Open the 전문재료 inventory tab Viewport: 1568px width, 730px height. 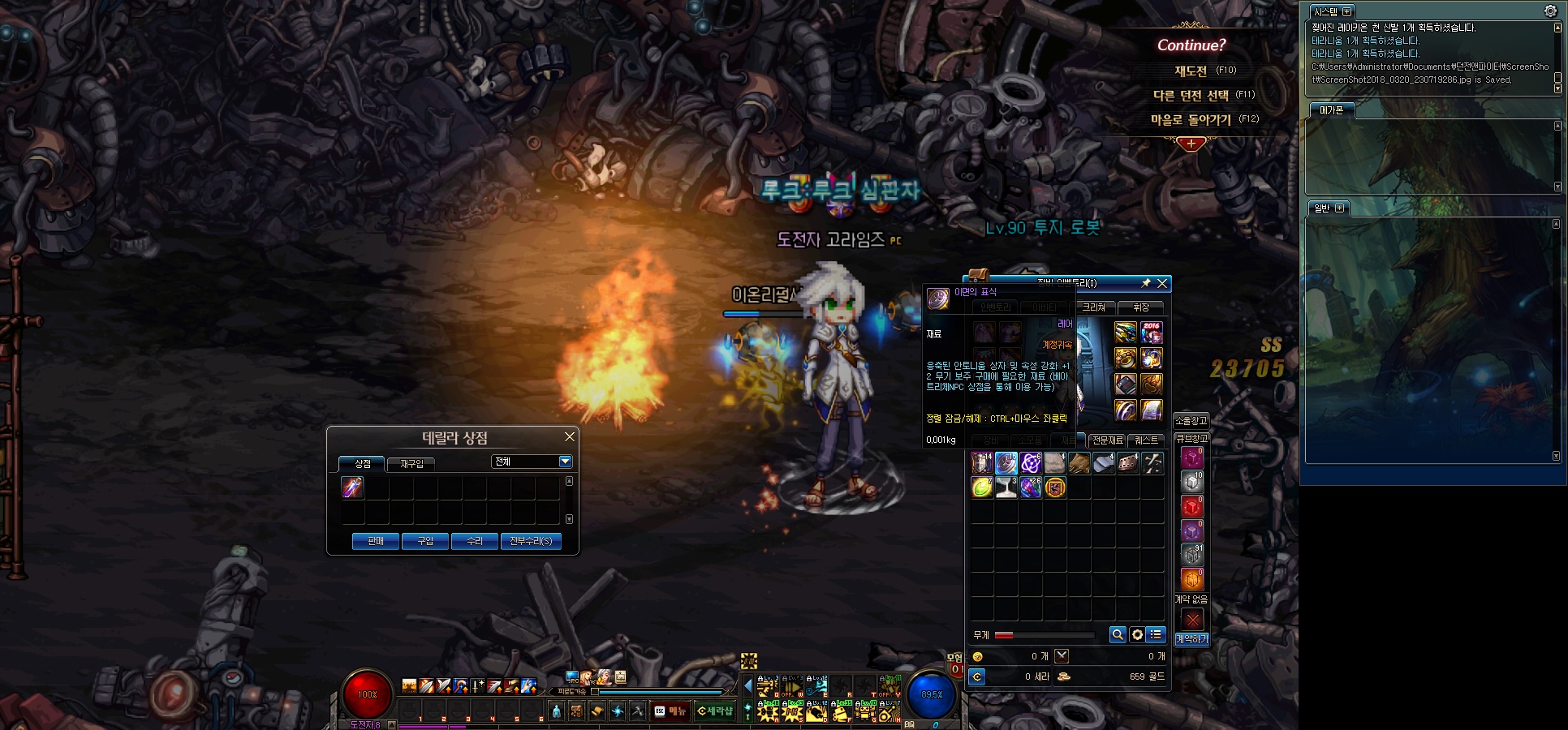pyautogui.click(x=1107, y=440)
